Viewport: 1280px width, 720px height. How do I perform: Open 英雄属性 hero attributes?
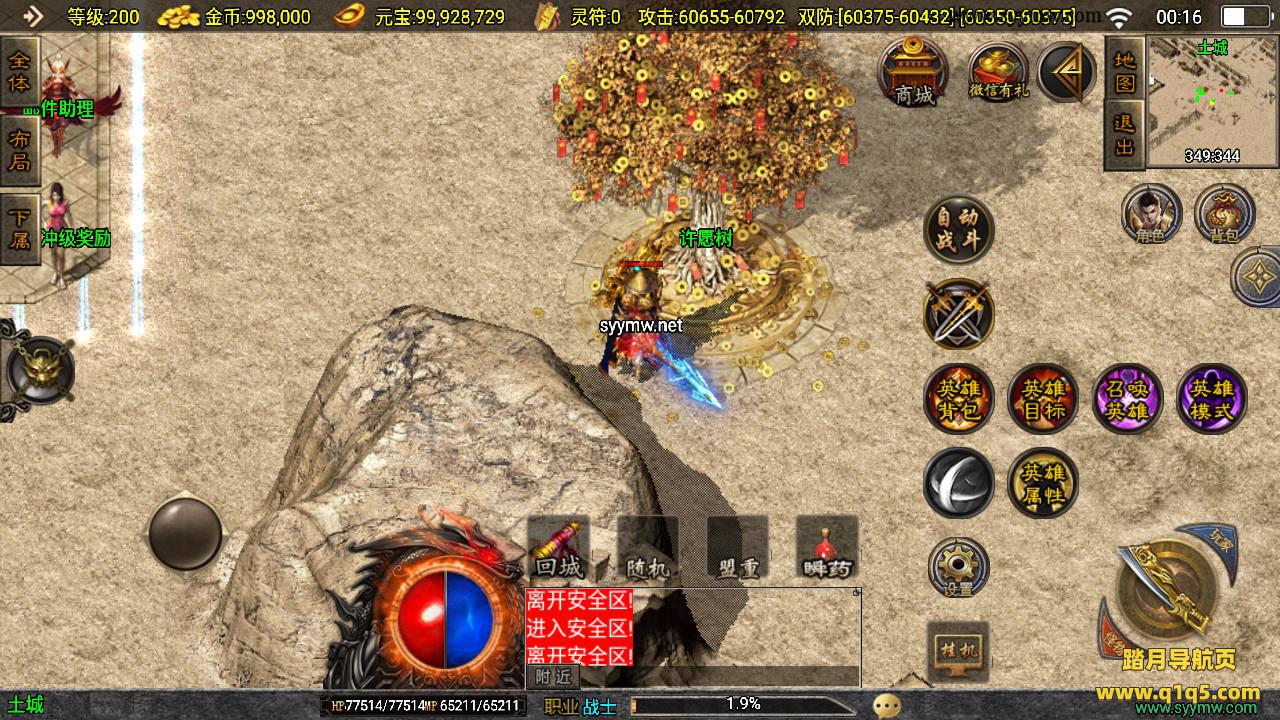click(x=1043, y=483)
